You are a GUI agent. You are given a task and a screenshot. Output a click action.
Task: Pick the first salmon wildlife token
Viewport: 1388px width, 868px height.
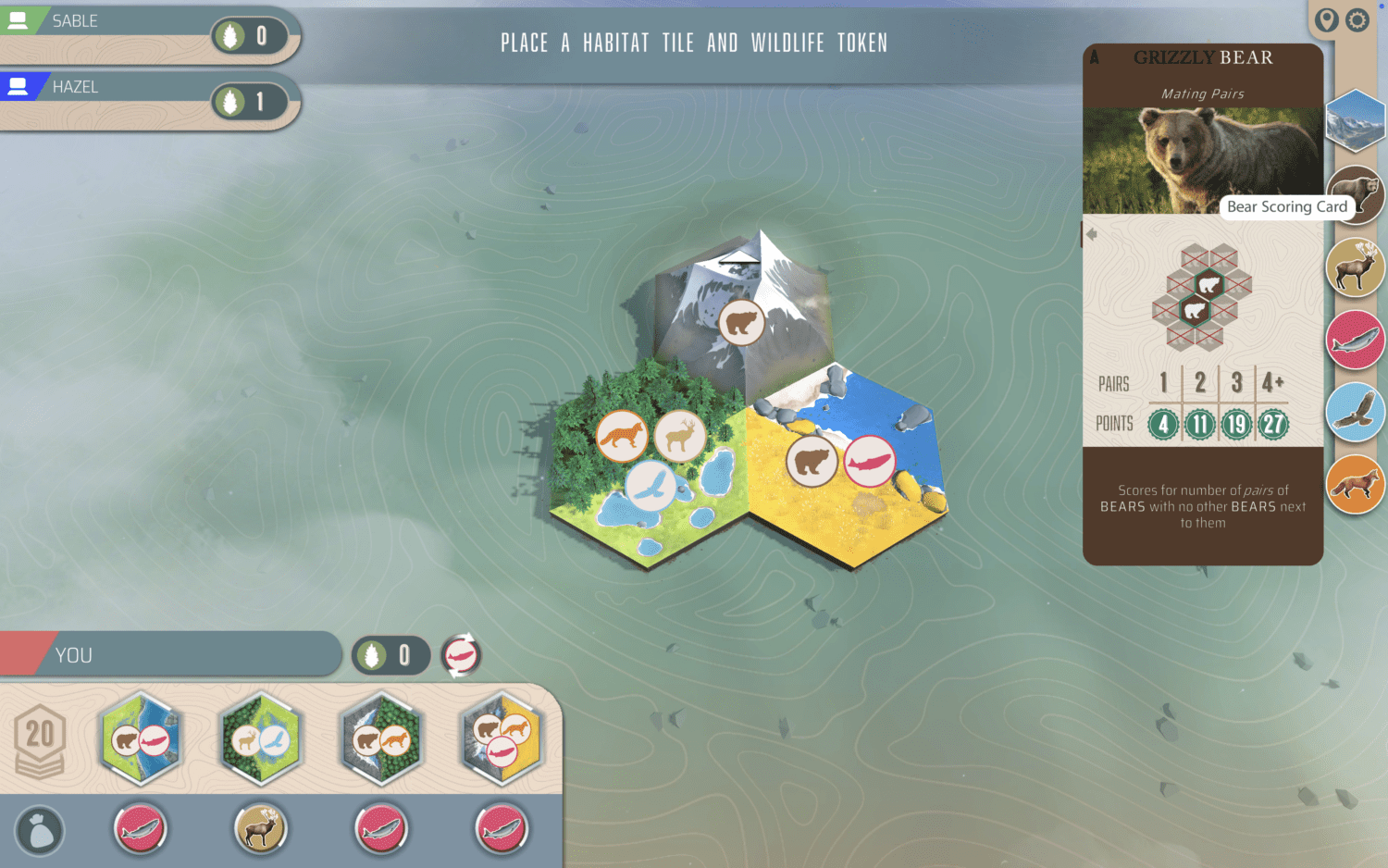click(x=140, y=828)
